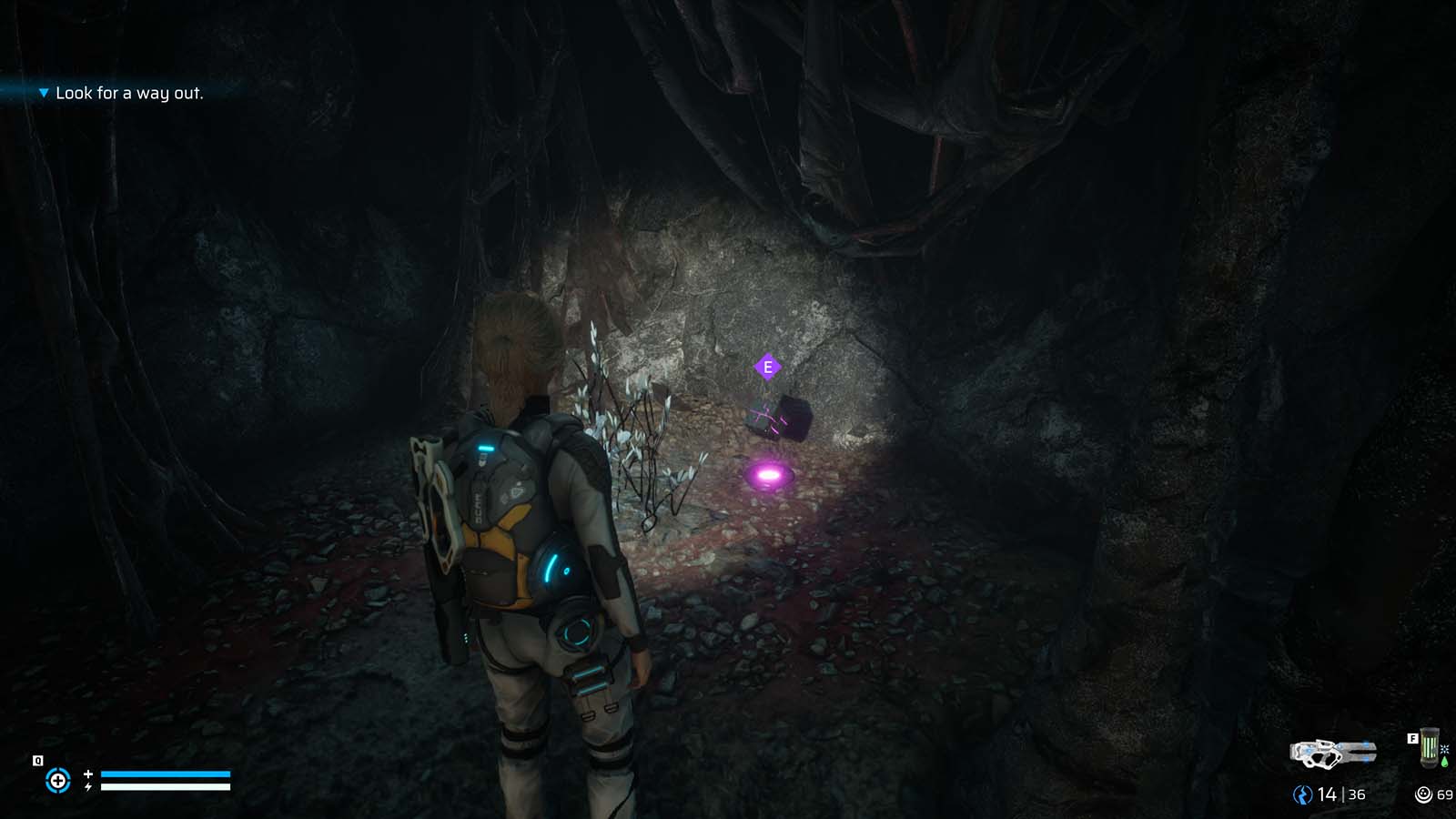Click the grenade icon beside the 69 counter
Viewport: 1456px width, 819px height.
(1423, 794)
